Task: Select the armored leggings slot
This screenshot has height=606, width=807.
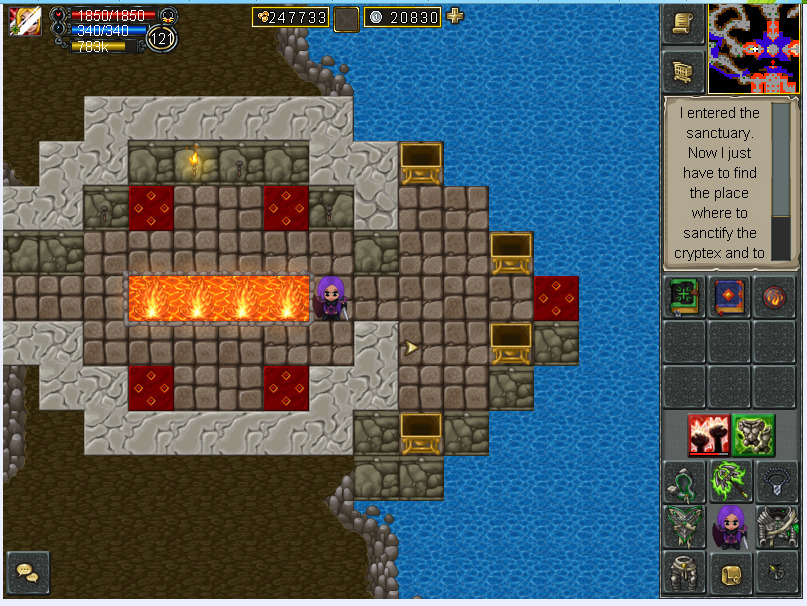Action: point(684,573)
